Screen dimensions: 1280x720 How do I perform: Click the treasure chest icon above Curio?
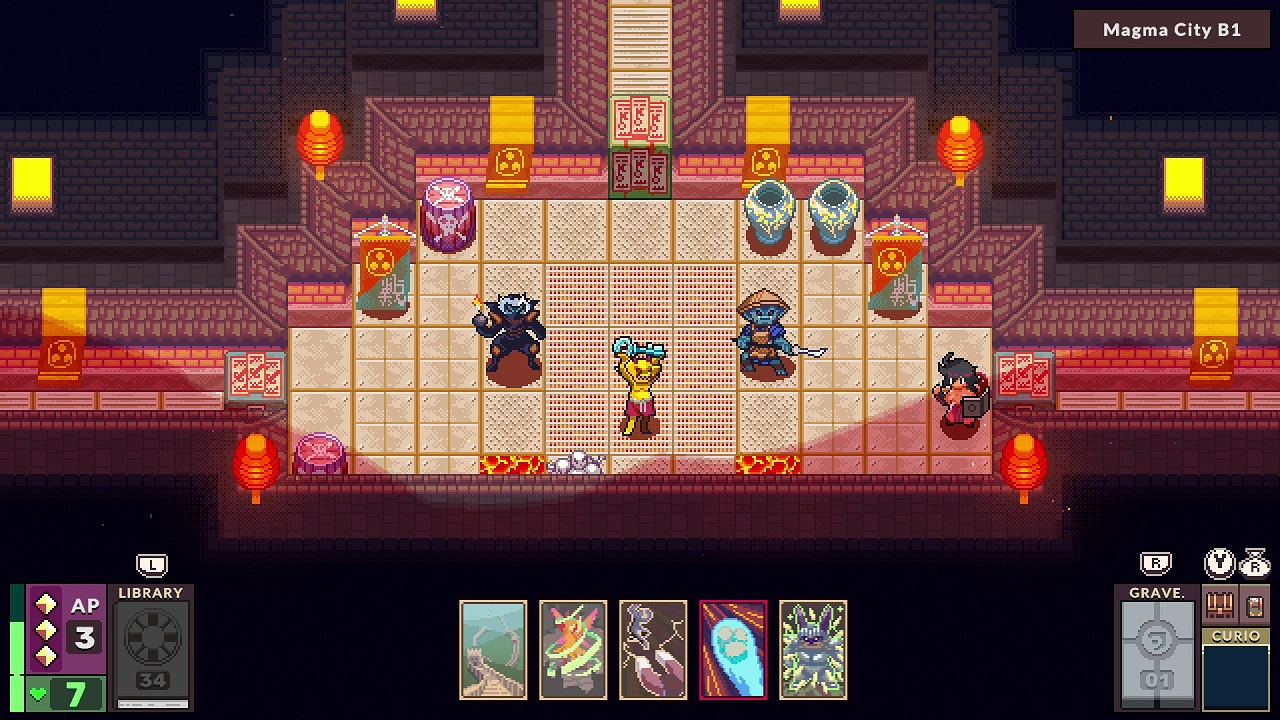1219,604
